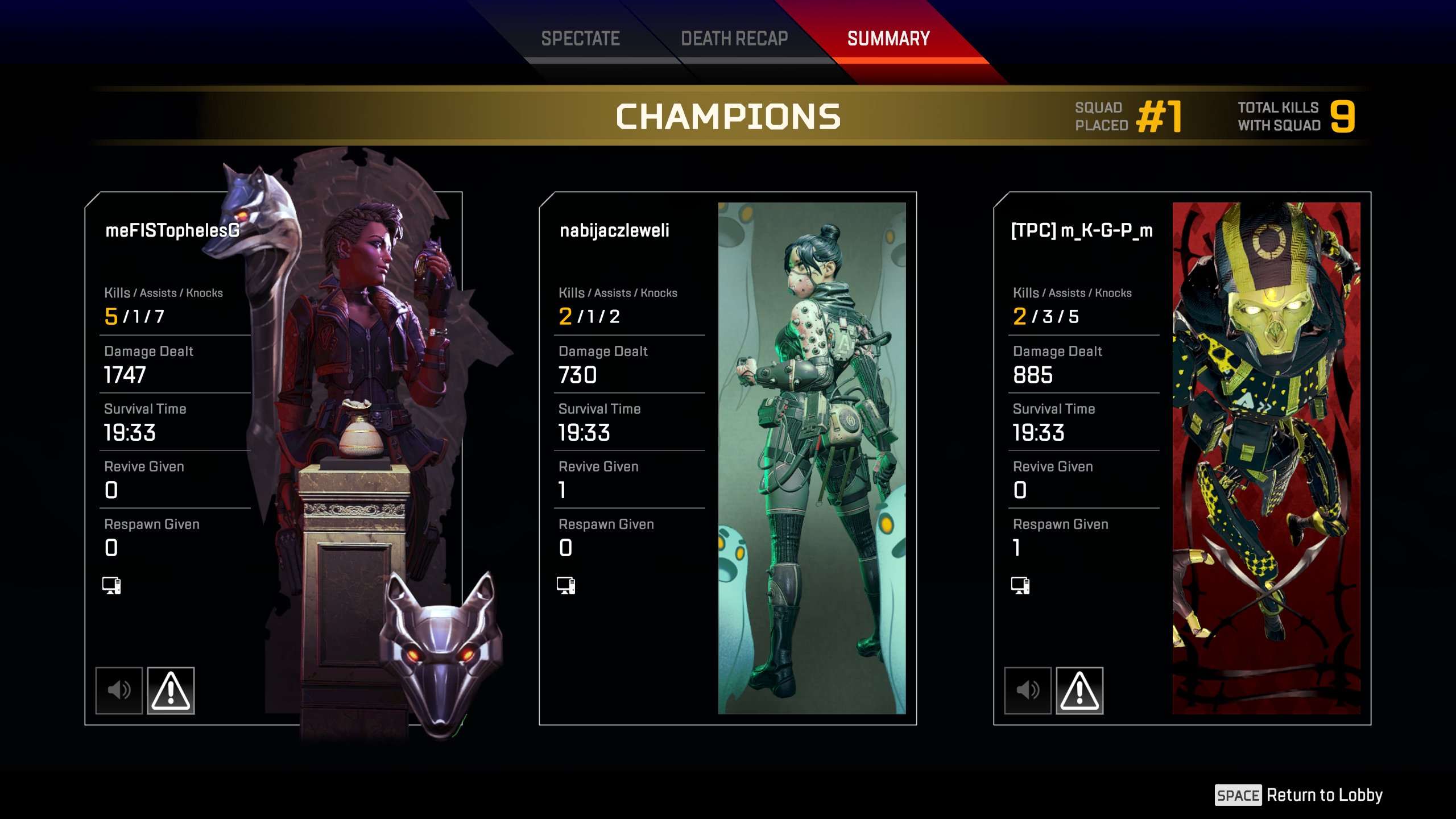1456x819 pixels.
Task: Select meFISTophelesG's player name
Action: click(172, 230)
